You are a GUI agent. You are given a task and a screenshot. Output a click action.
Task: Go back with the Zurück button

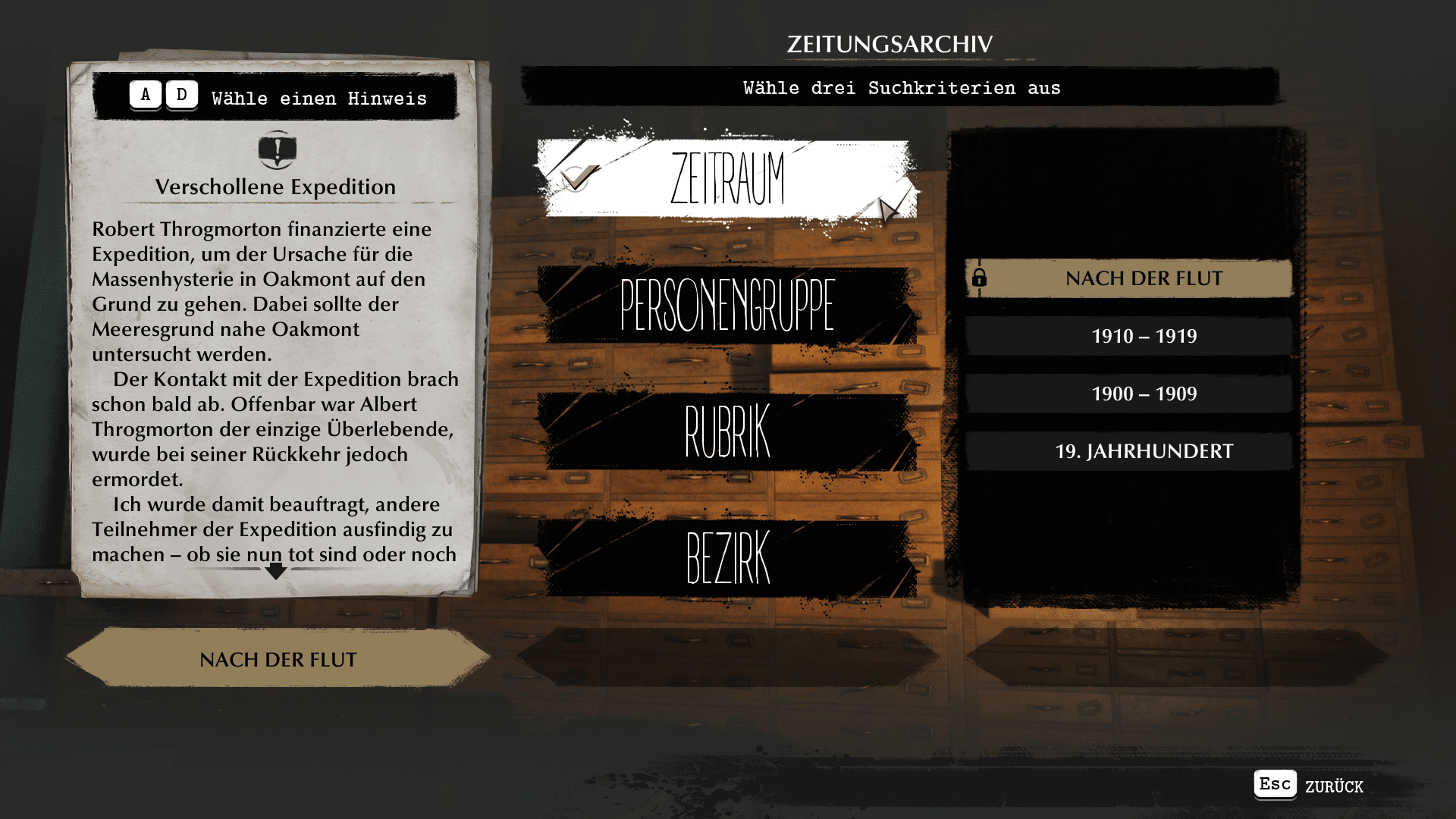1309,785
